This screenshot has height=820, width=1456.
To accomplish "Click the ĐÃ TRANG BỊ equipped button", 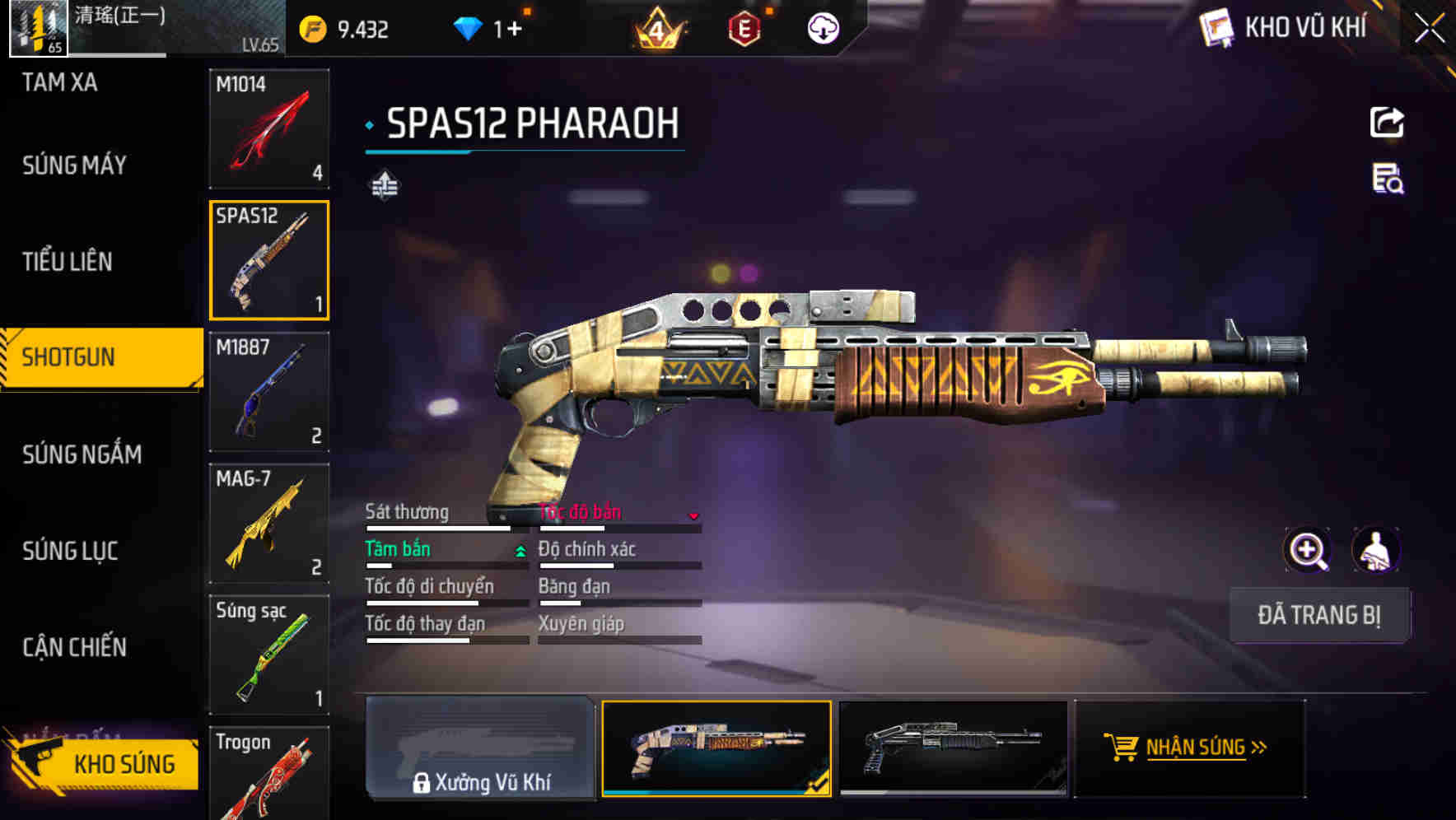I will [1319, 615].
